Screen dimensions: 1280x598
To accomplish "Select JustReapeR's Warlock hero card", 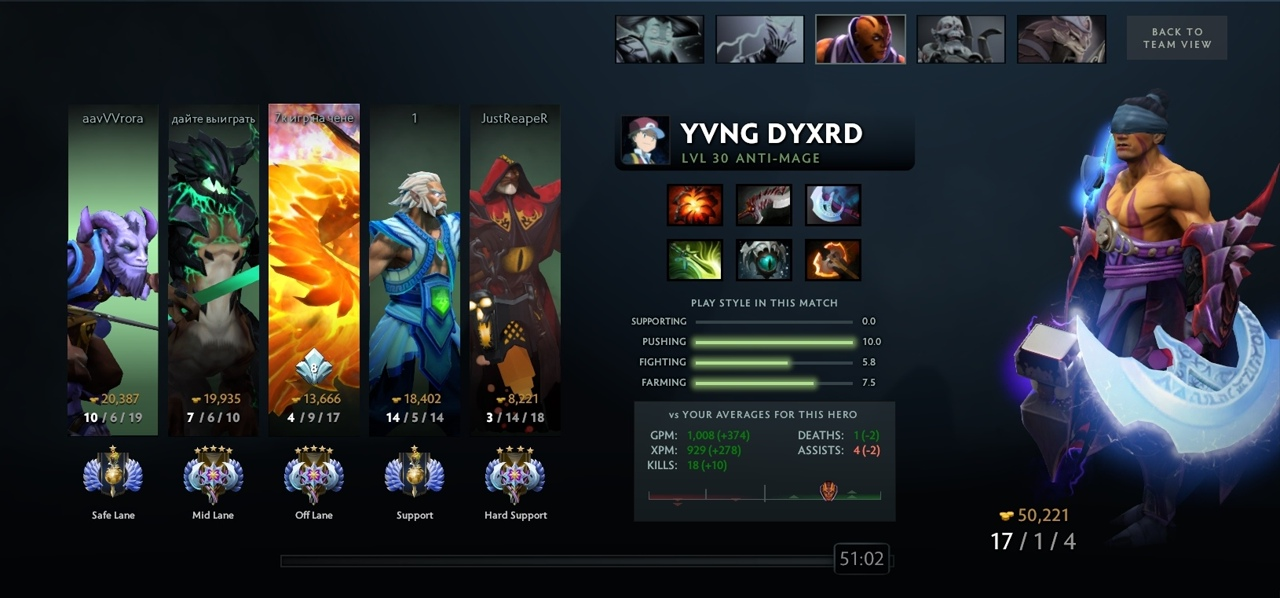I will [x=515, y=270].
